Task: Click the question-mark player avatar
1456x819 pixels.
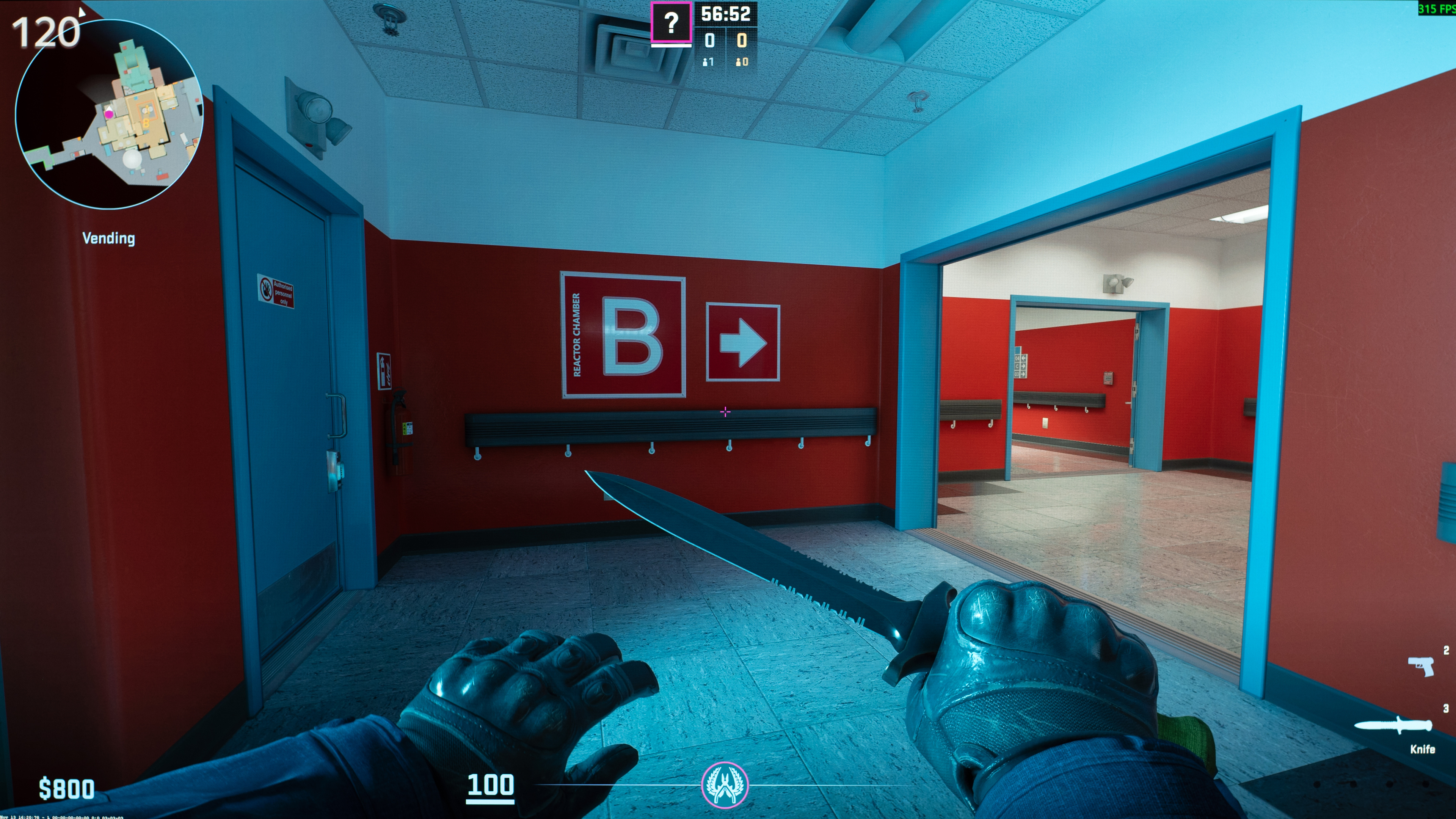Action: tap(671, 23)
